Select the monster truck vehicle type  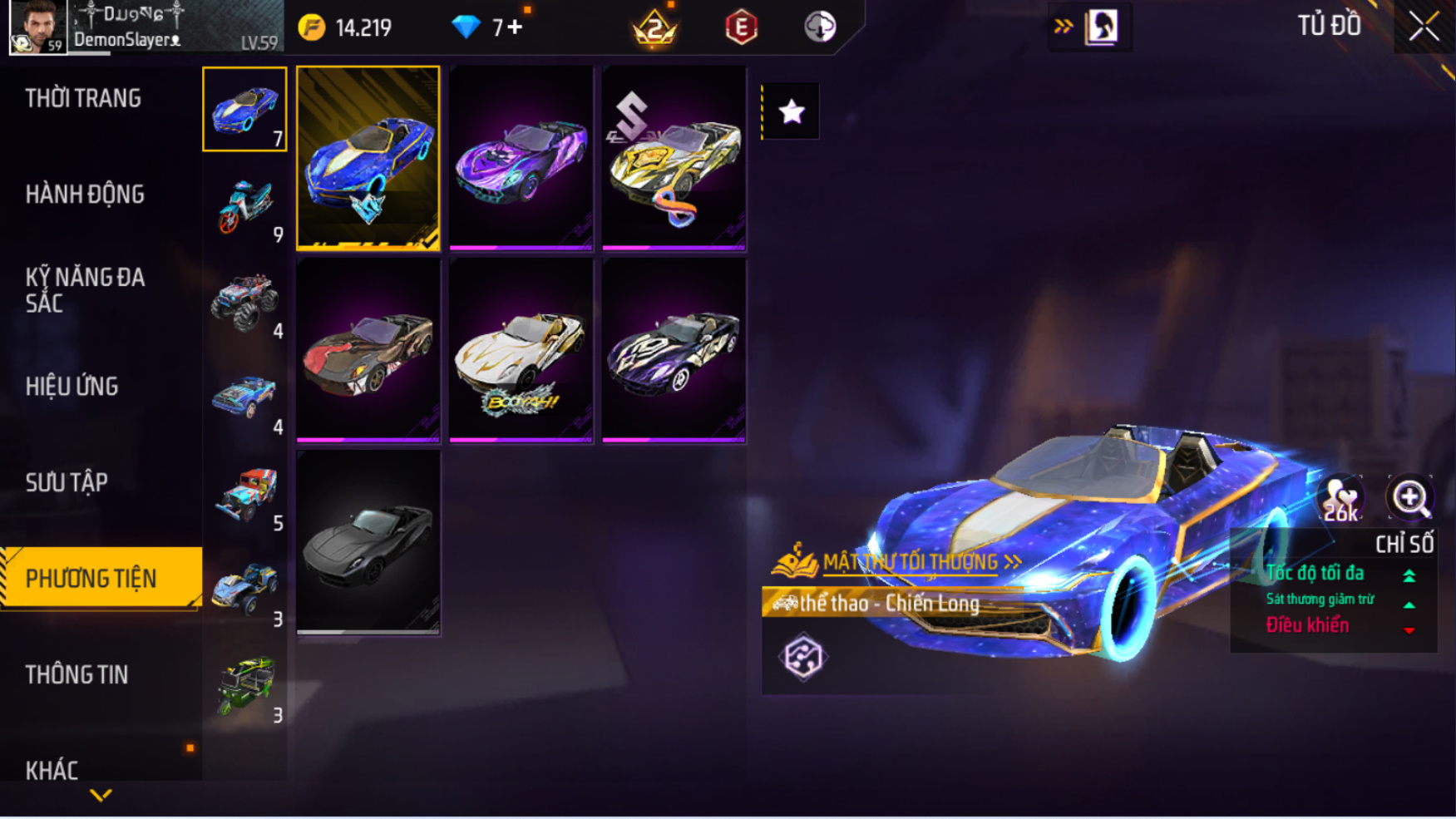coord(244,301)
